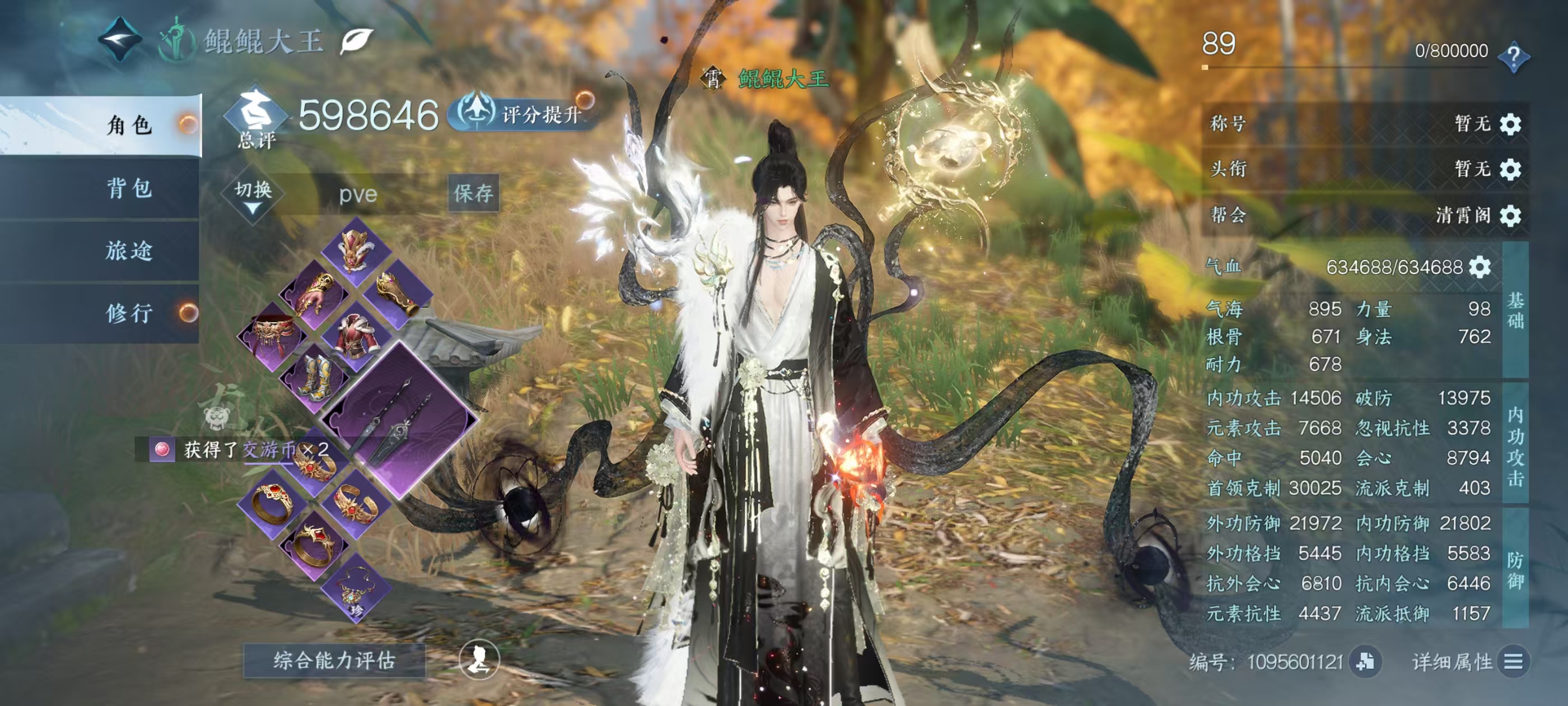The image size is (1568, 706).
Task: Copy the character 编号
Action: tap(1365, 662)
